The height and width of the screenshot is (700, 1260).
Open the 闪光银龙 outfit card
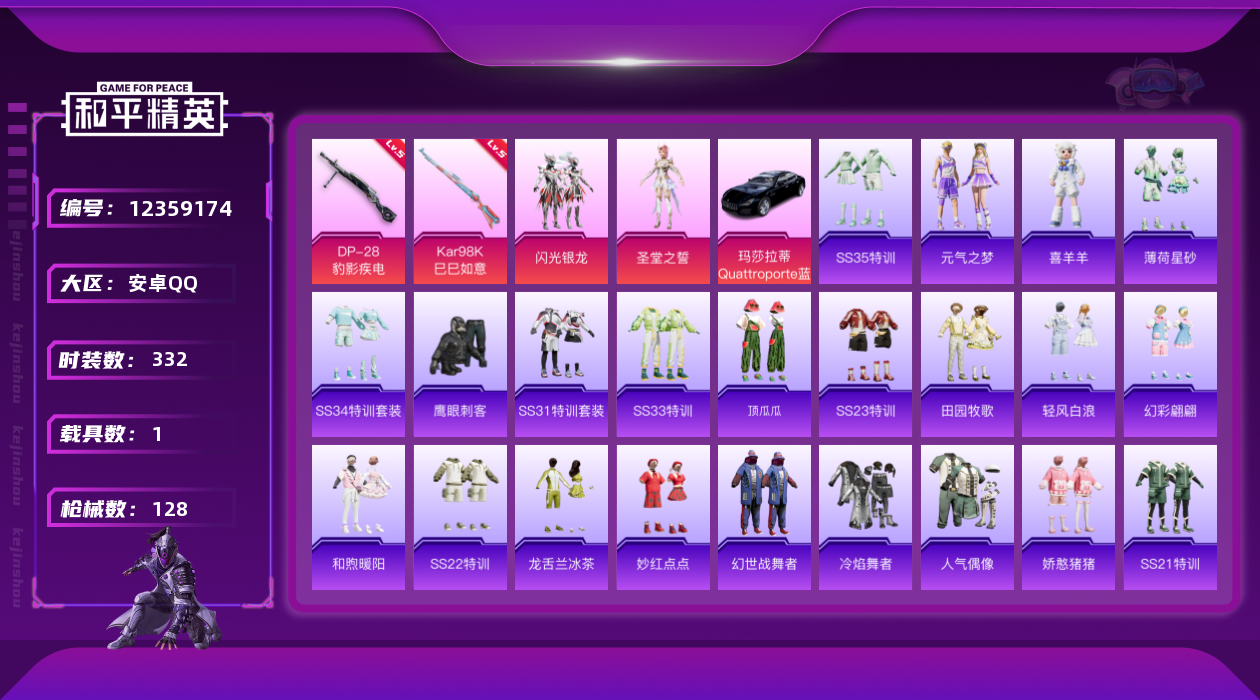[x=561, y=210]
